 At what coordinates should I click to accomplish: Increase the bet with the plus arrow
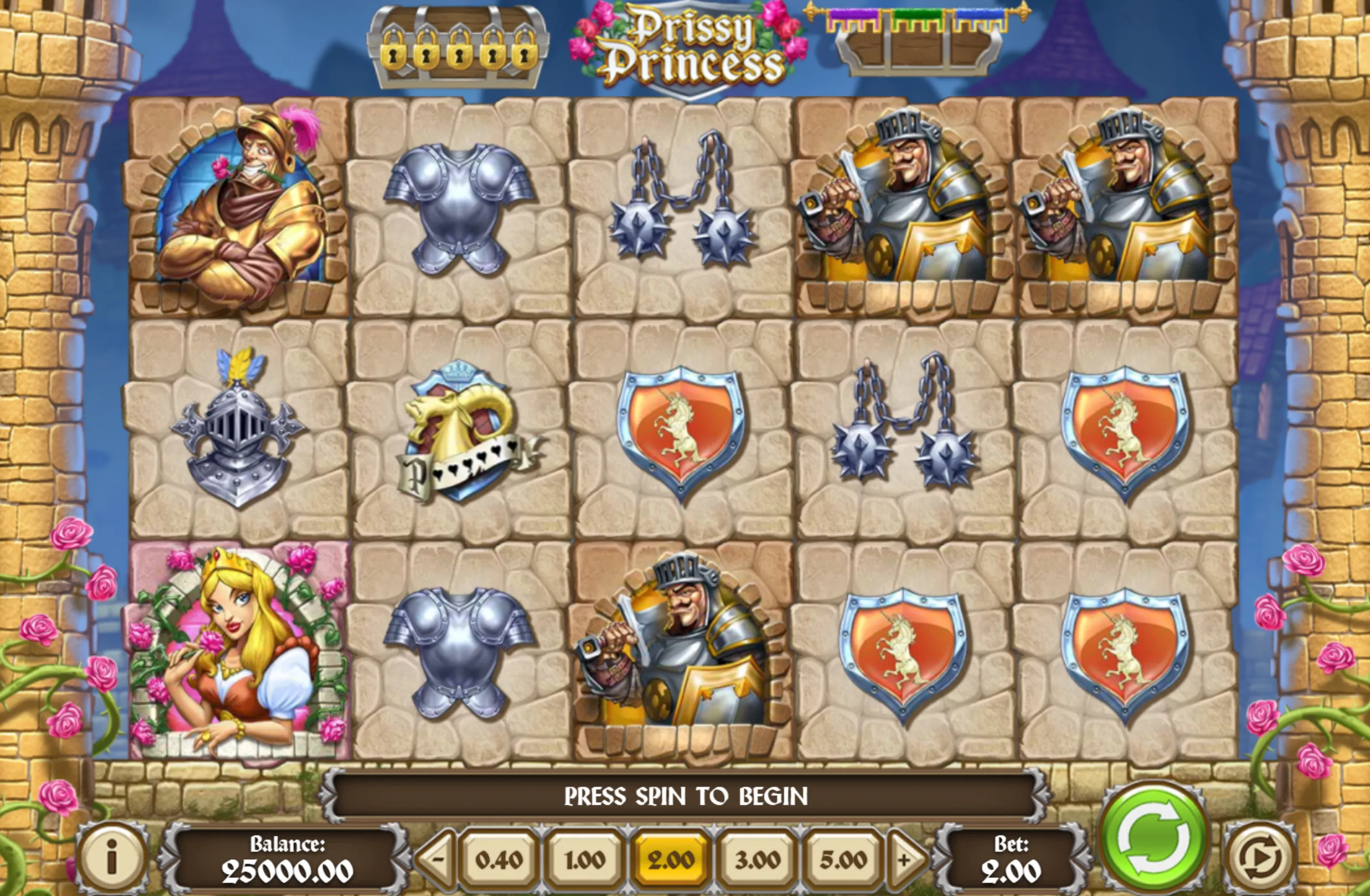905,860
